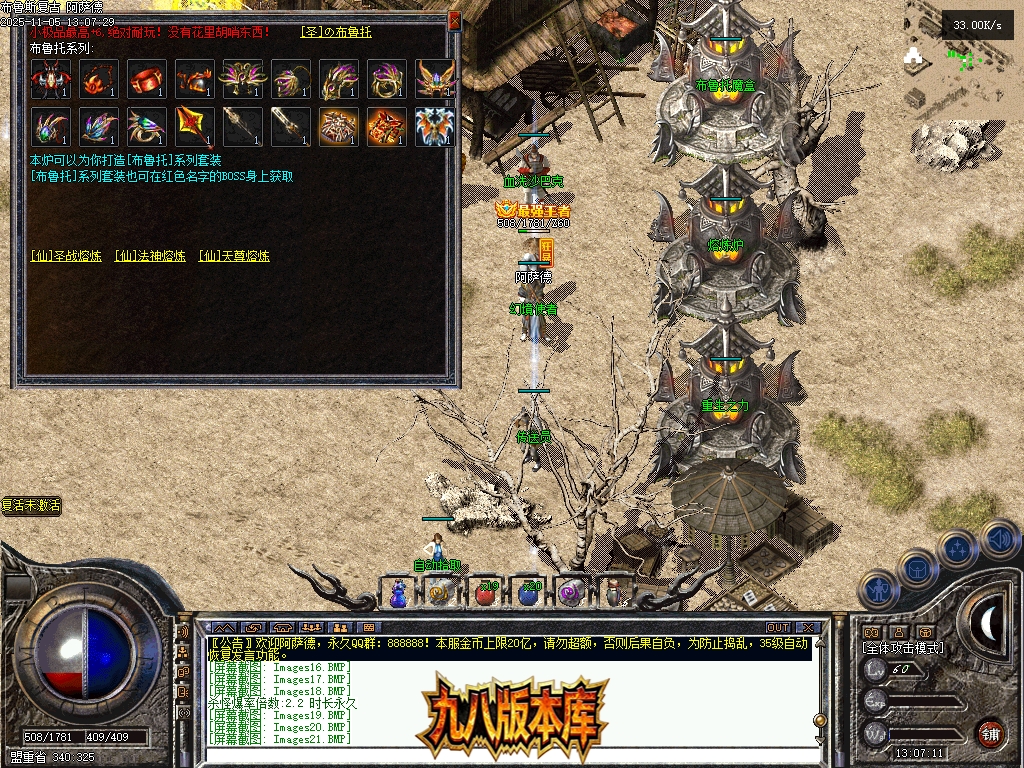Screen dimensions: 1024x768
Task: Choose [仙]天尊熔炼 option
Action: [234, 256]
